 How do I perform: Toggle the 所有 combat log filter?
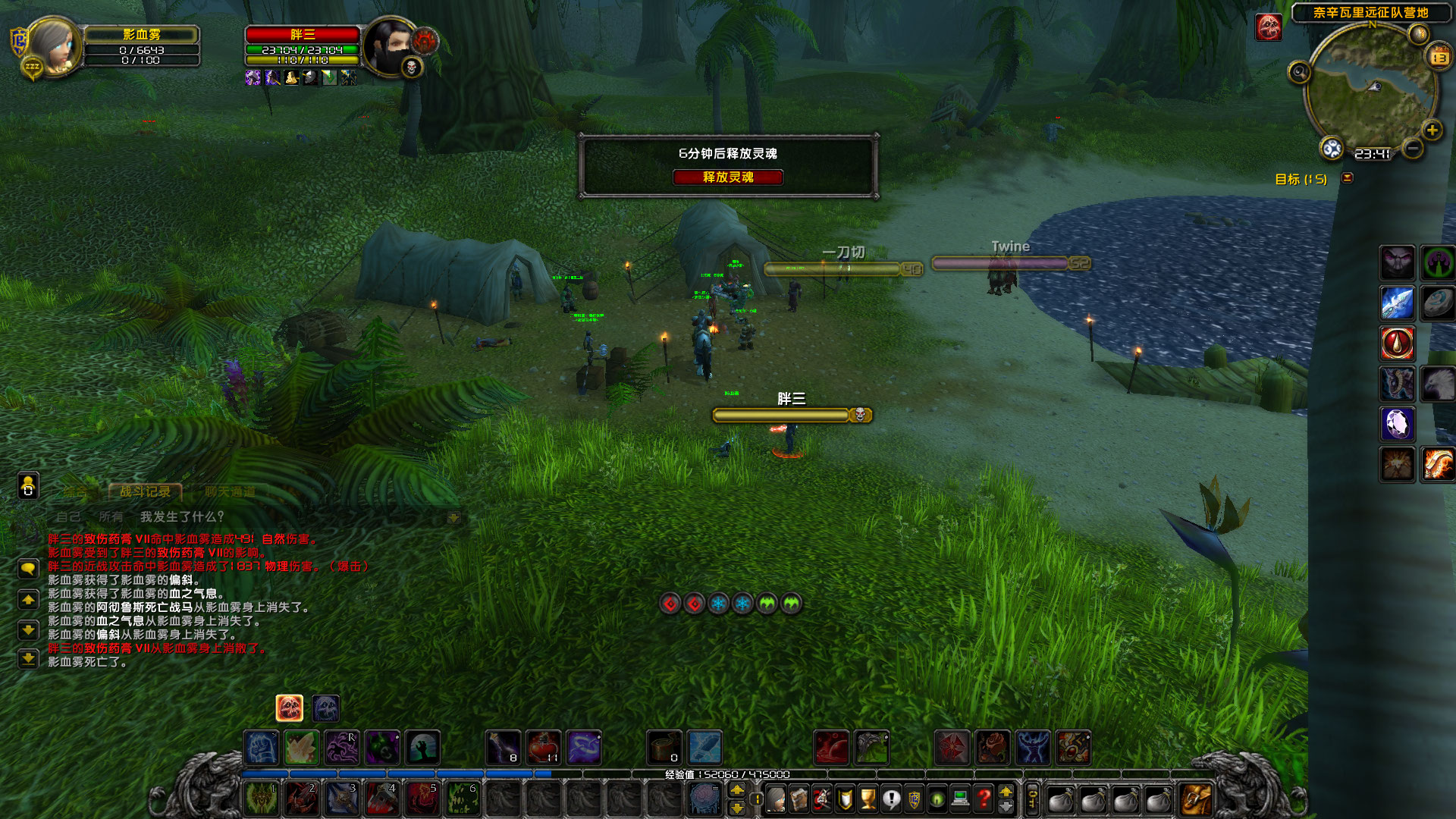tap(110, 517)
